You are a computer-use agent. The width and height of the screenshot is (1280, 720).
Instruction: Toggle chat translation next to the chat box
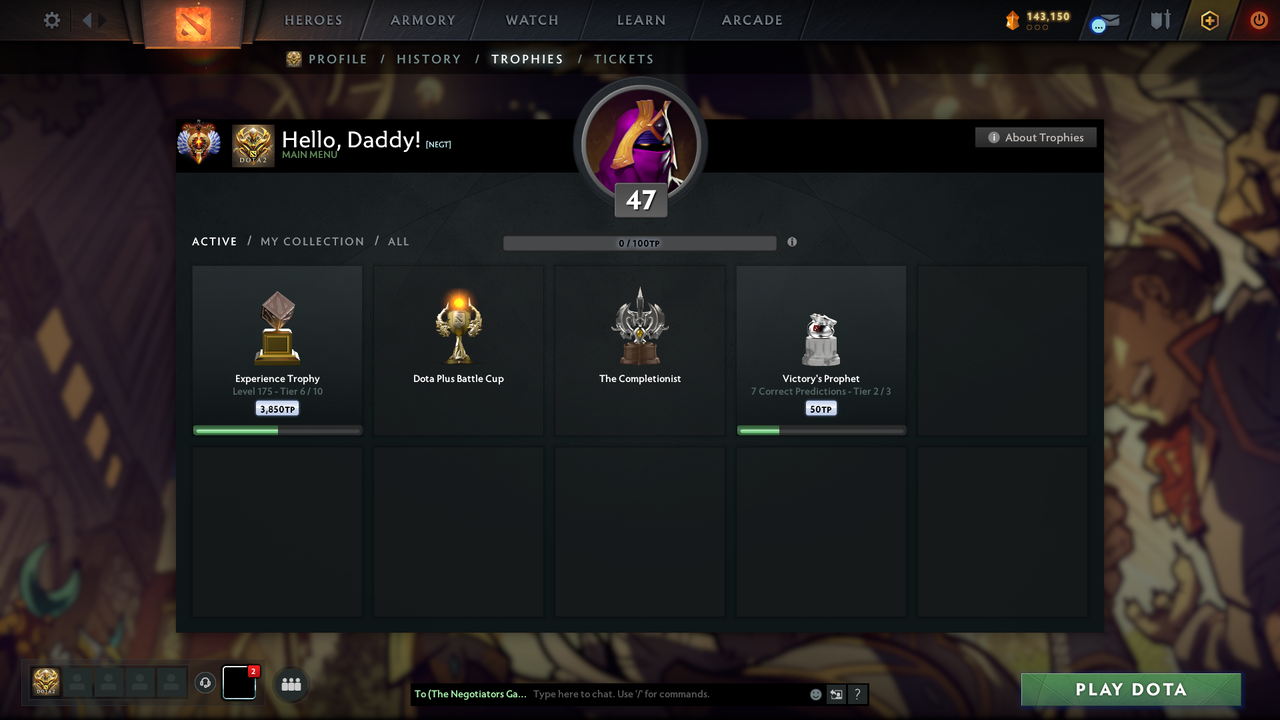pos(836,693)
